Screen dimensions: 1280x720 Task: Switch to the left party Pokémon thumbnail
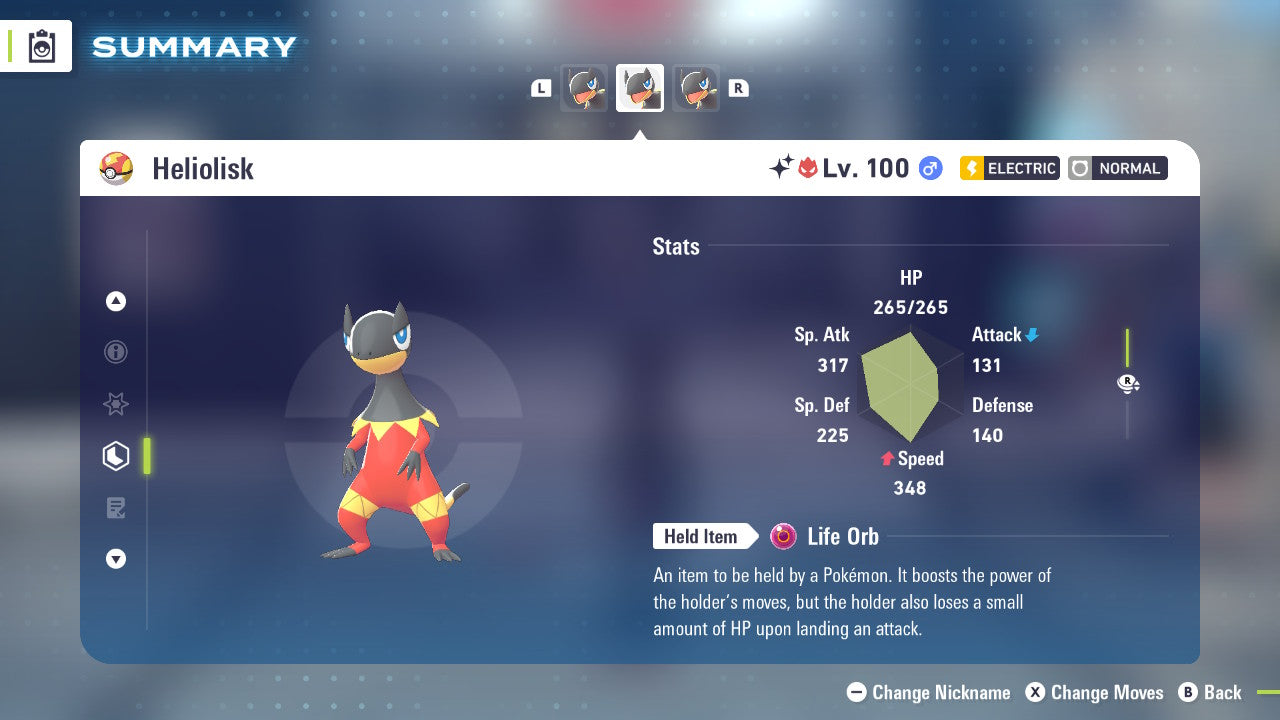click(x=584, y=88)
